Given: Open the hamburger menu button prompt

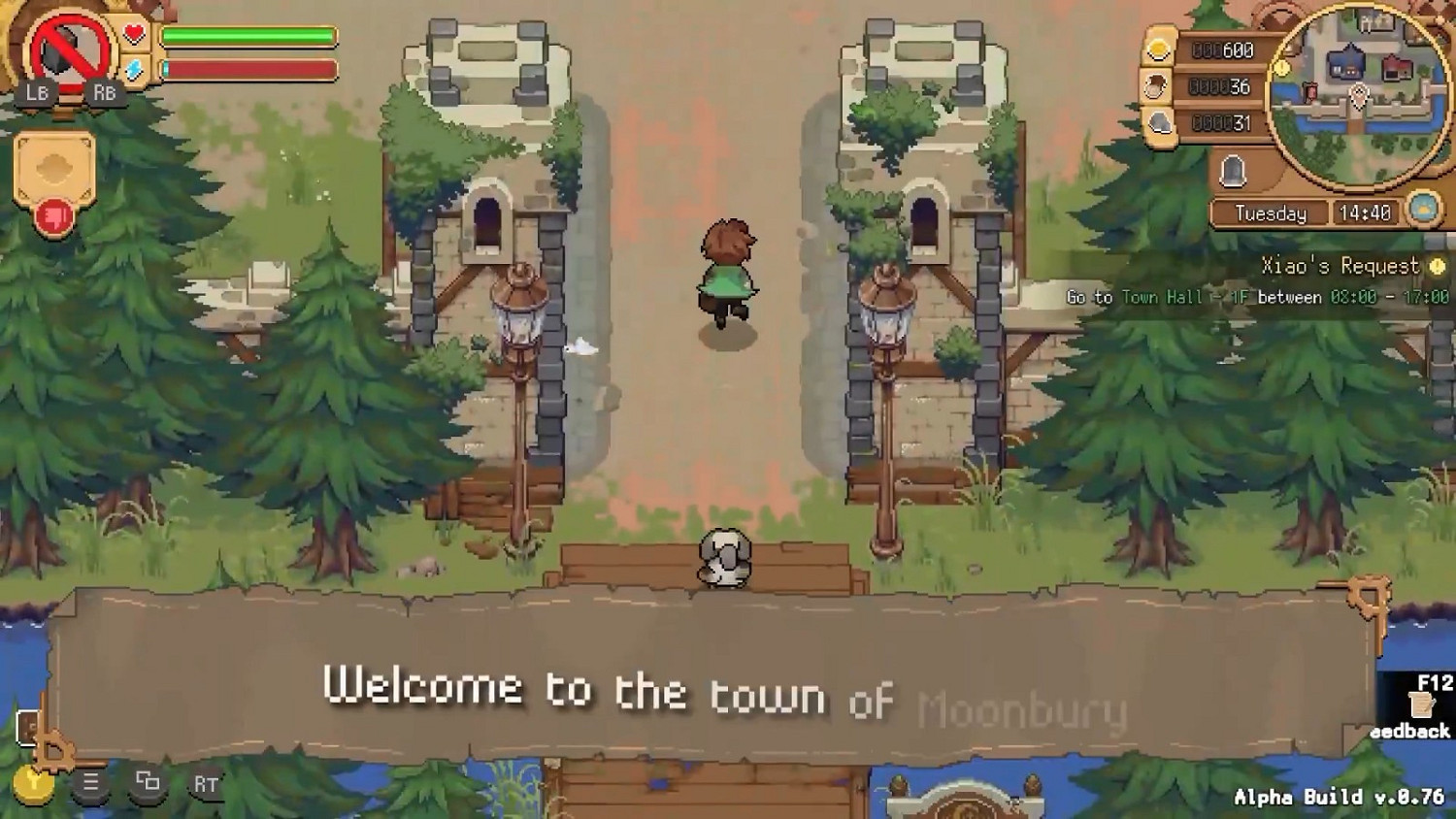Looking at the screenshot, I should click(89, 781).
